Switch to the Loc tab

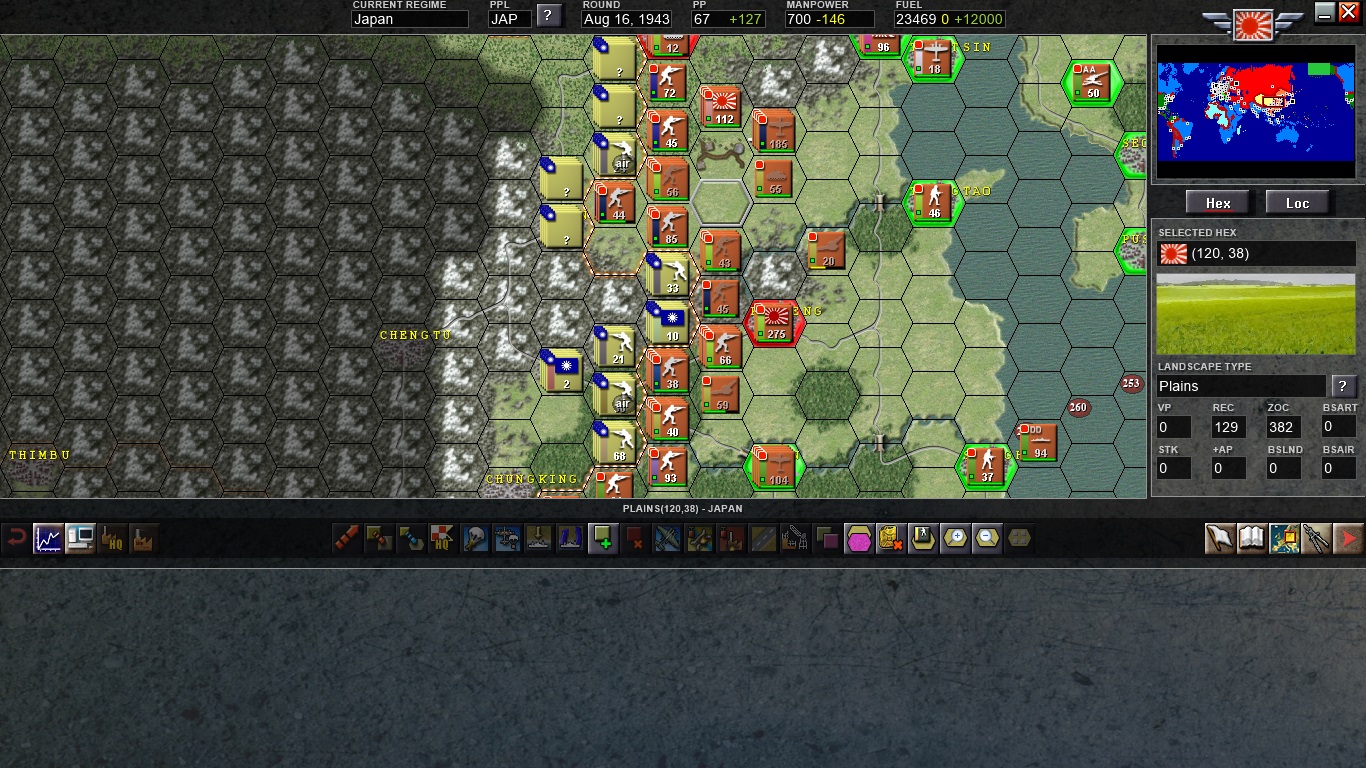[x=1297, y=202]
